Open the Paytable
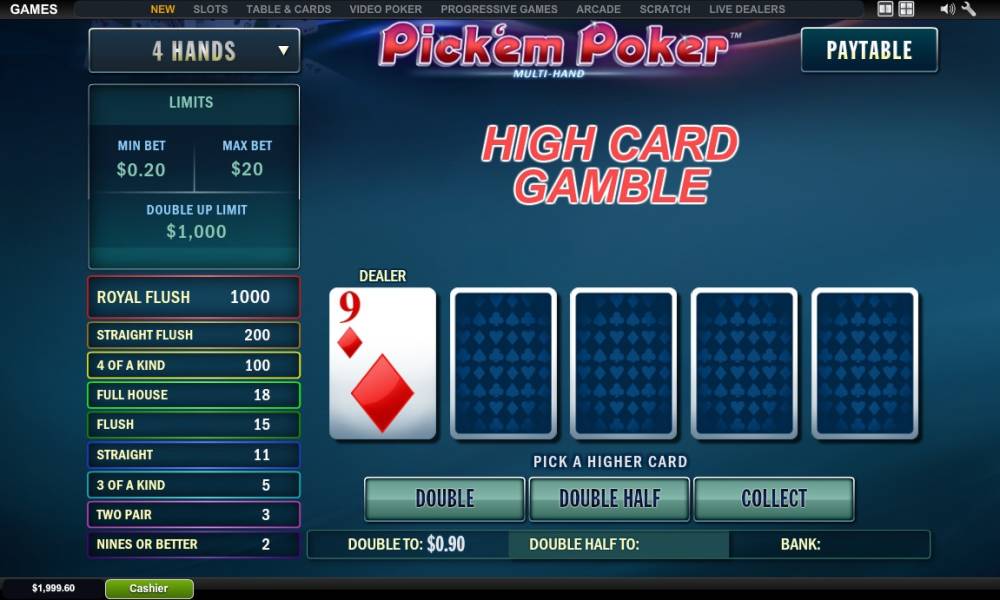 [x=869, y=50]
